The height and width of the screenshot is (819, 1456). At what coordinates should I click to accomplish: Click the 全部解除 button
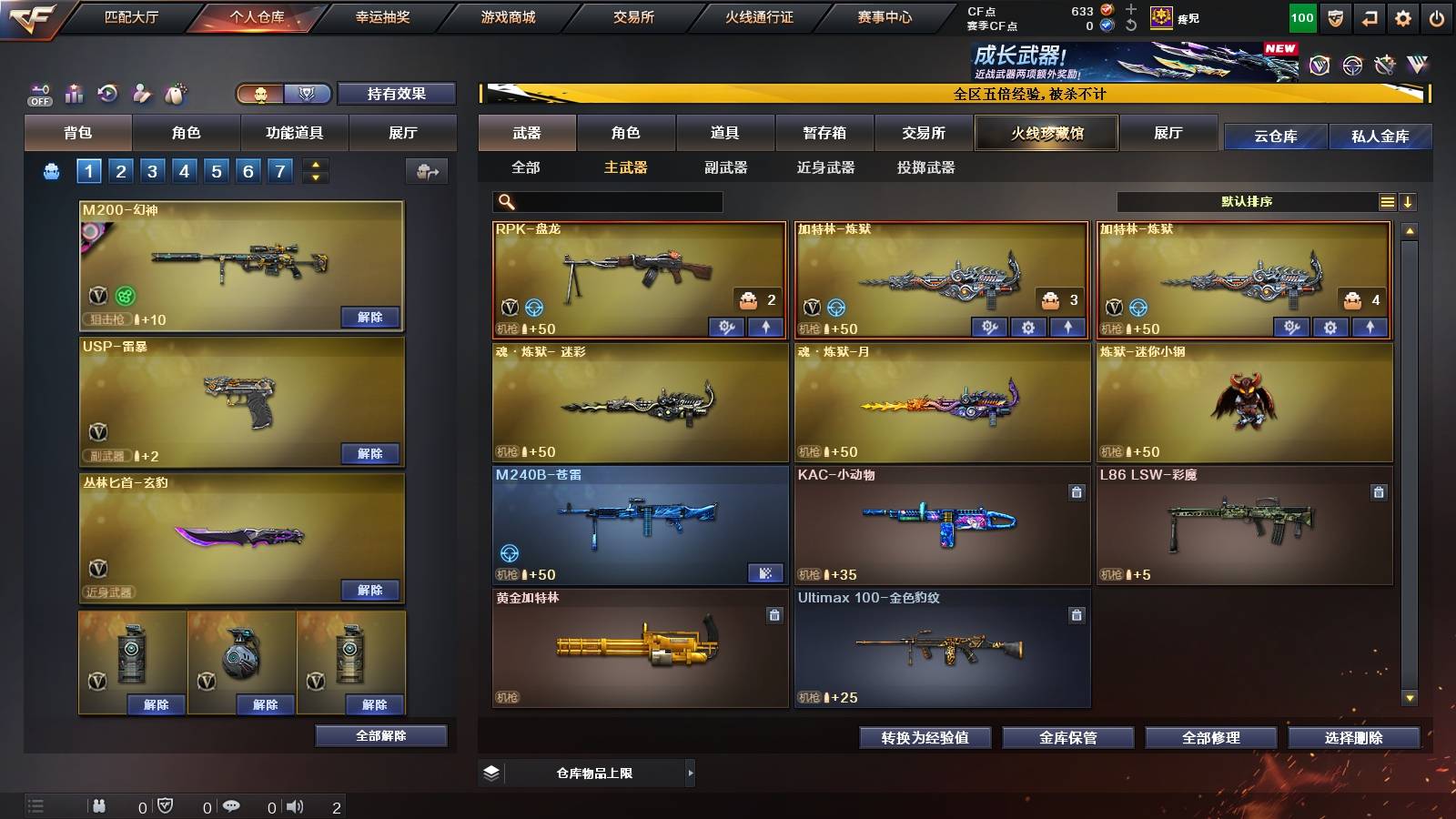[379, 735]
